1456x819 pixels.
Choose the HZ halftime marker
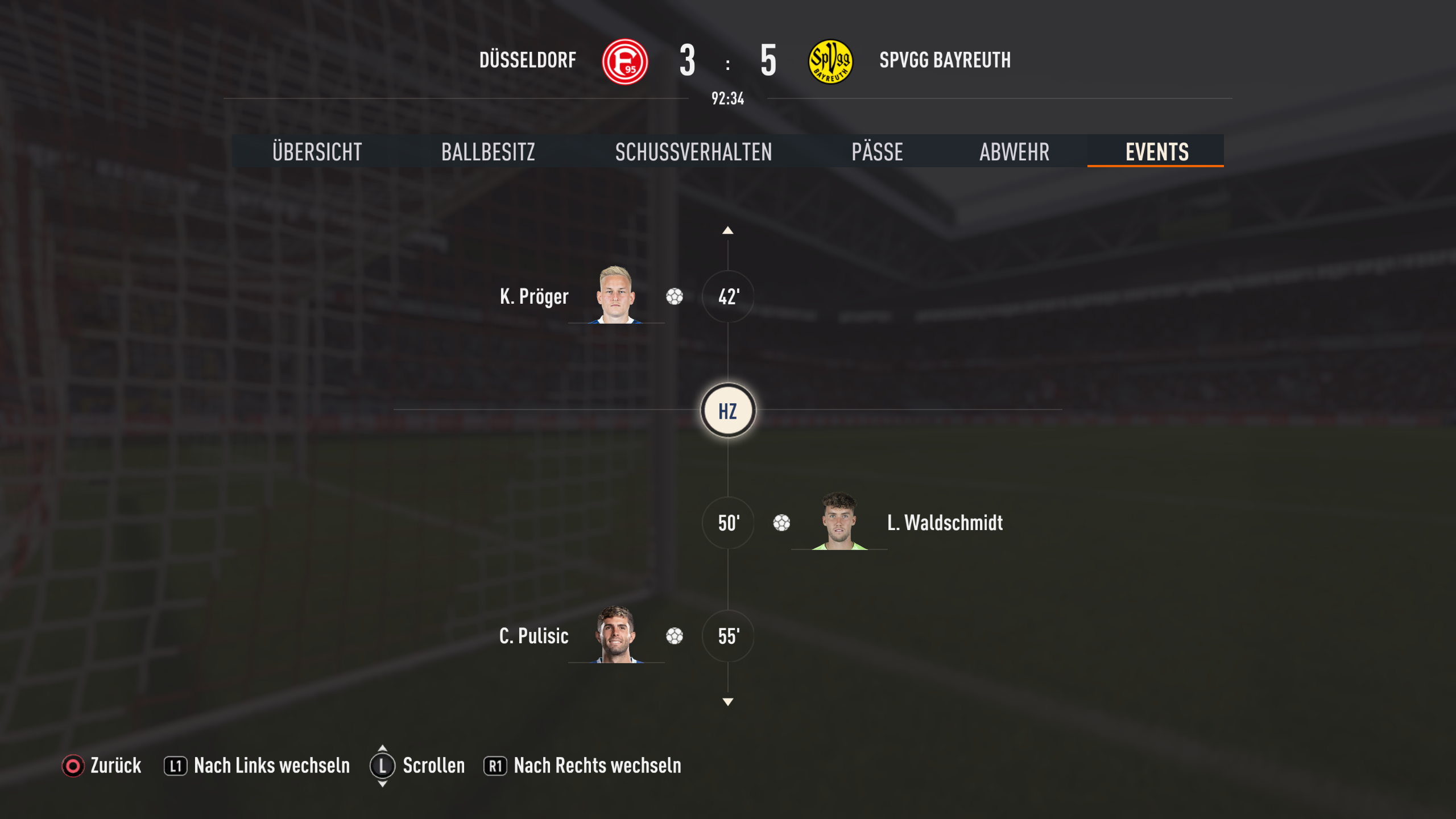[728, 411]
